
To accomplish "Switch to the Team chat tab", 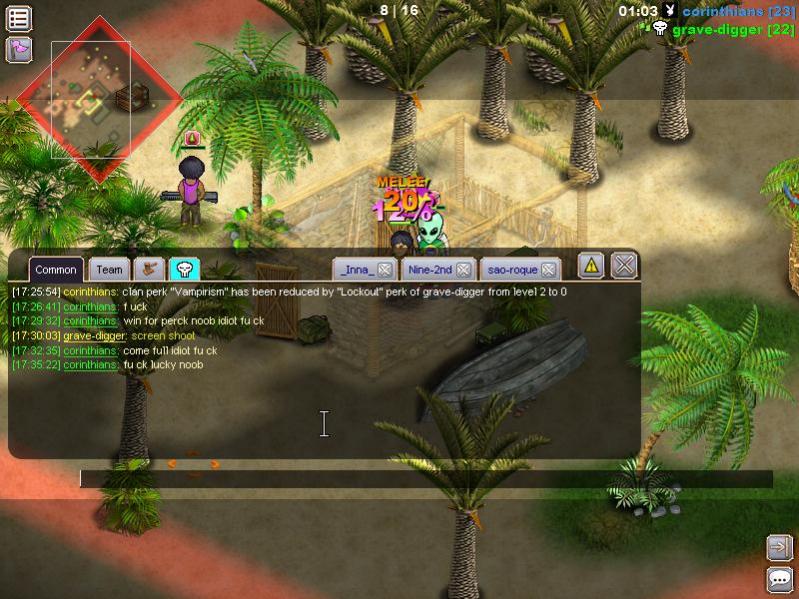I will tap(109, 269).
